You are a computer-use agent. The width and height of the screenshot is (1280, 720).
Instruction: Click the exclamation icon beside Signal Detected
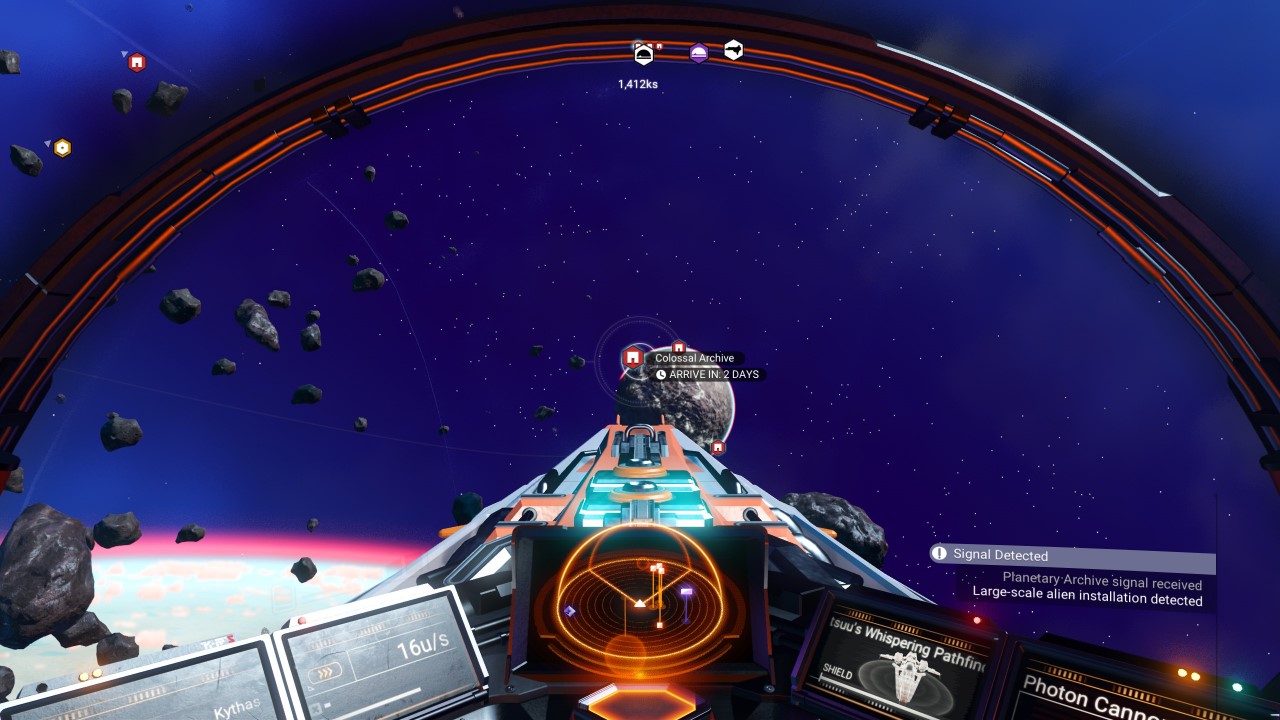click(938, 553)
